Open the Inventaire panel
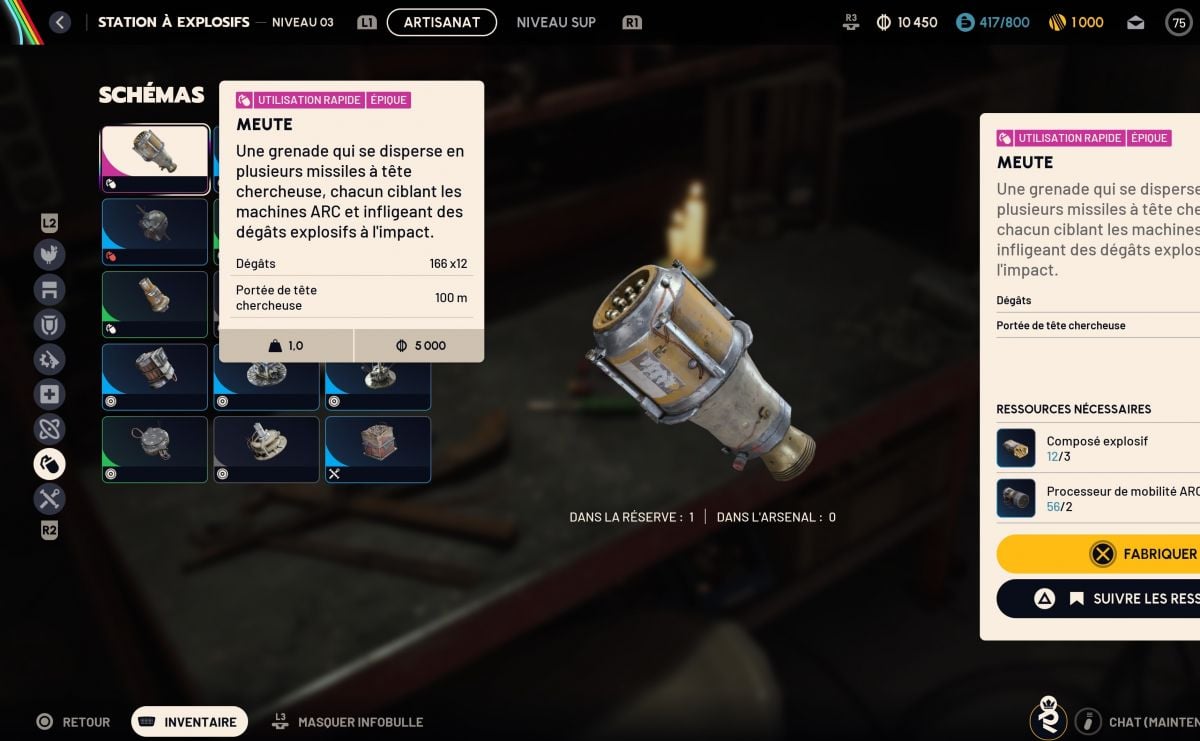This screenshot has width=1200, height=741. (189, 722)
